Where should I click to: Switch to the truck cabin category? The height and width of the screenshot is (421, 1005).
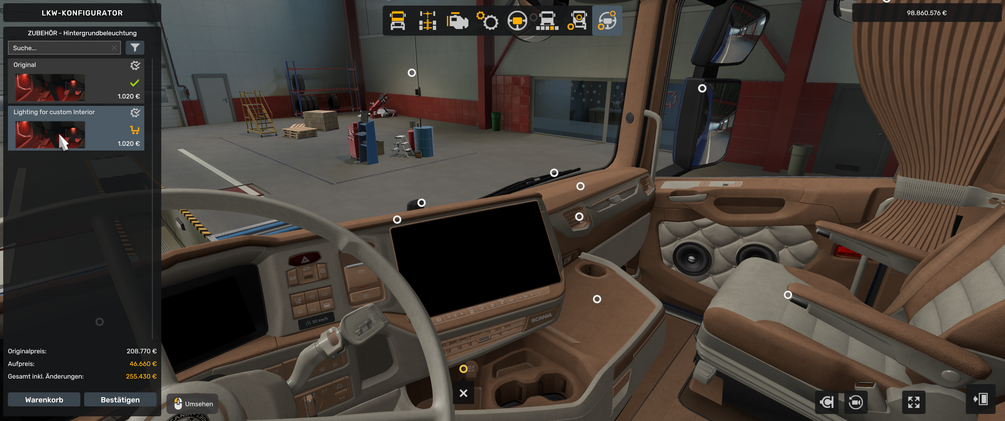click(x=398, y=20)
